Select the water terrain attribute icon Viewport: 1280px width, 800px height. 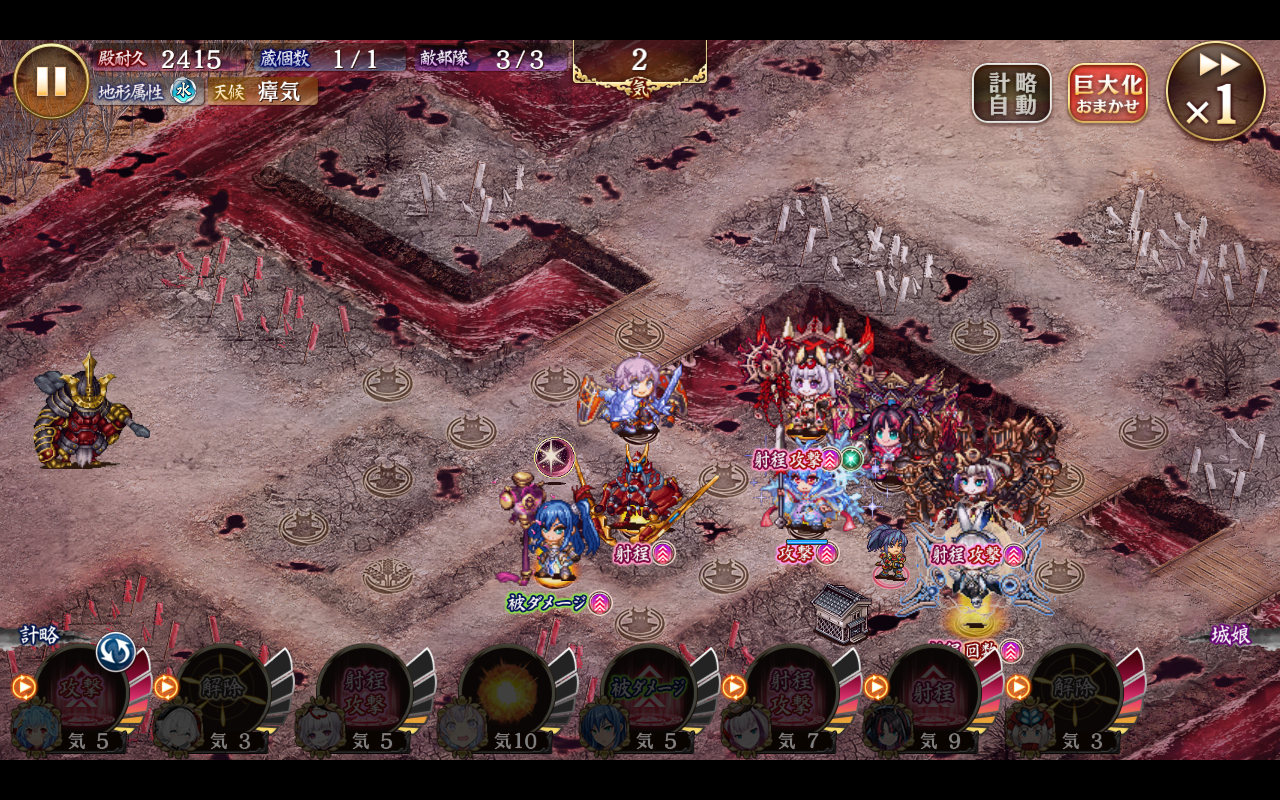pos(184,91)
